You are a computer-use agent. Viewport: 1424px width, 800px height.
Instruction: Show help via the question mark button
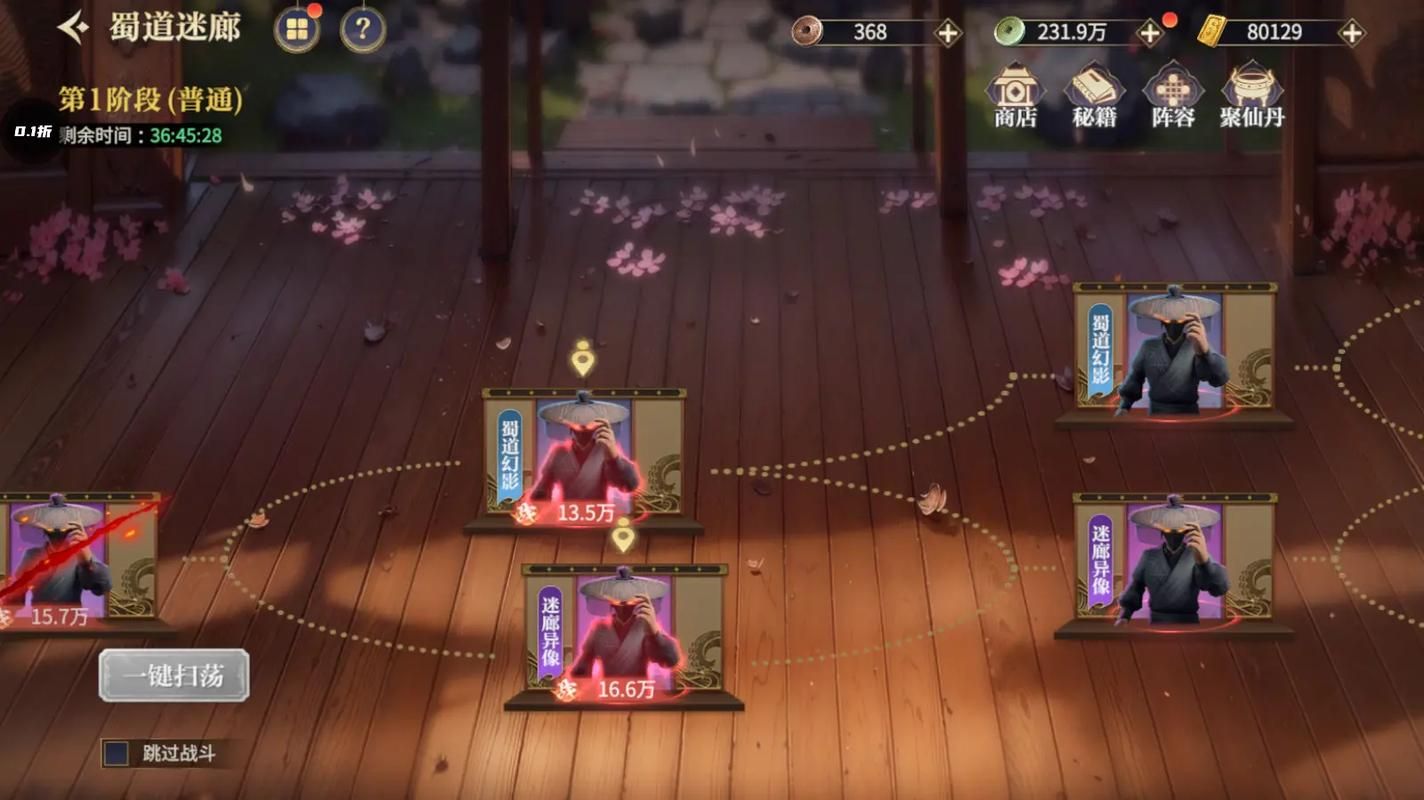click(x=363, y=30)
